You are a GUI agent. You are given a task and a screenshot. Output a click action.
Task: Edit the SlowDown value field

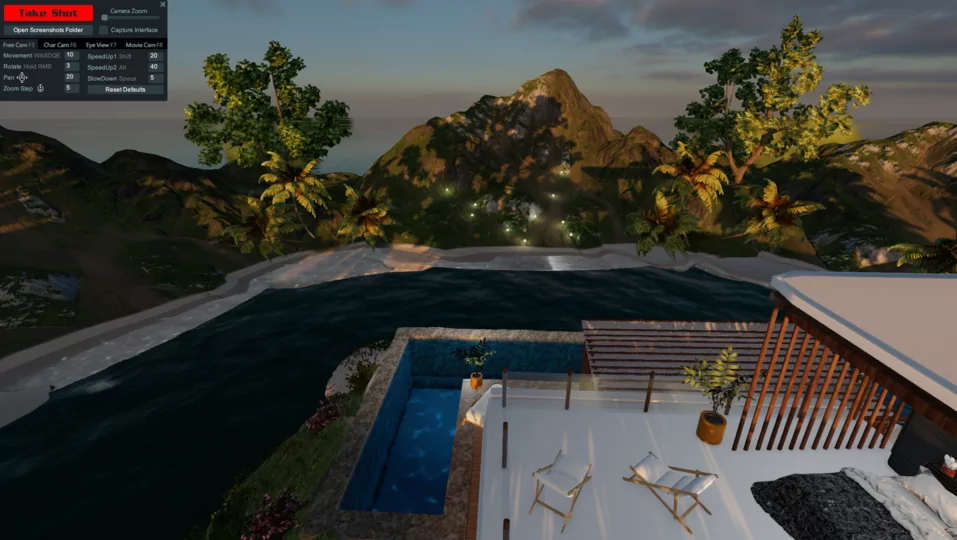[x=155, y=78]
